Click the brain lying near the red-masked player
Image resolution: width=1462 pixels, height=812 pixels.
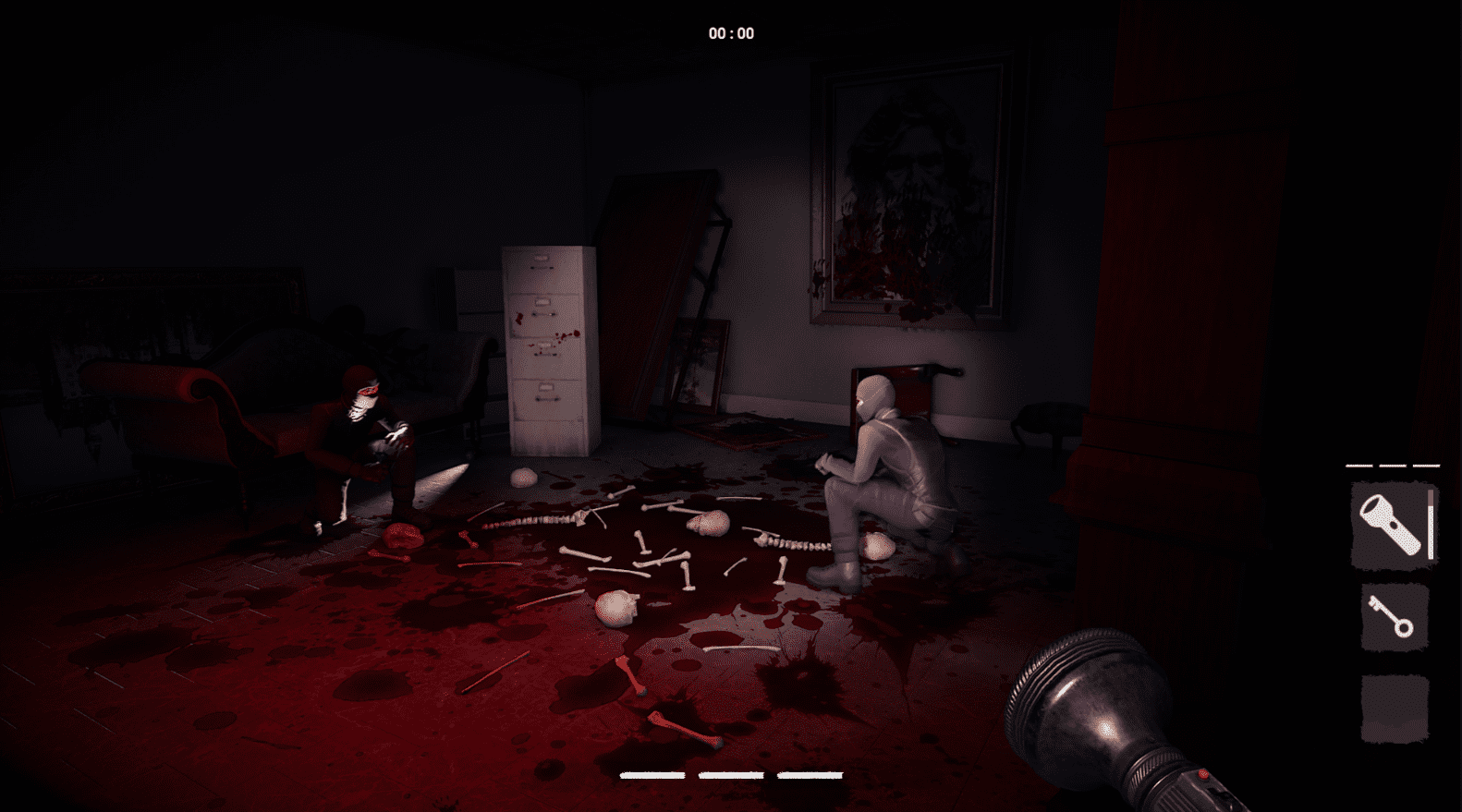(403, 534)
